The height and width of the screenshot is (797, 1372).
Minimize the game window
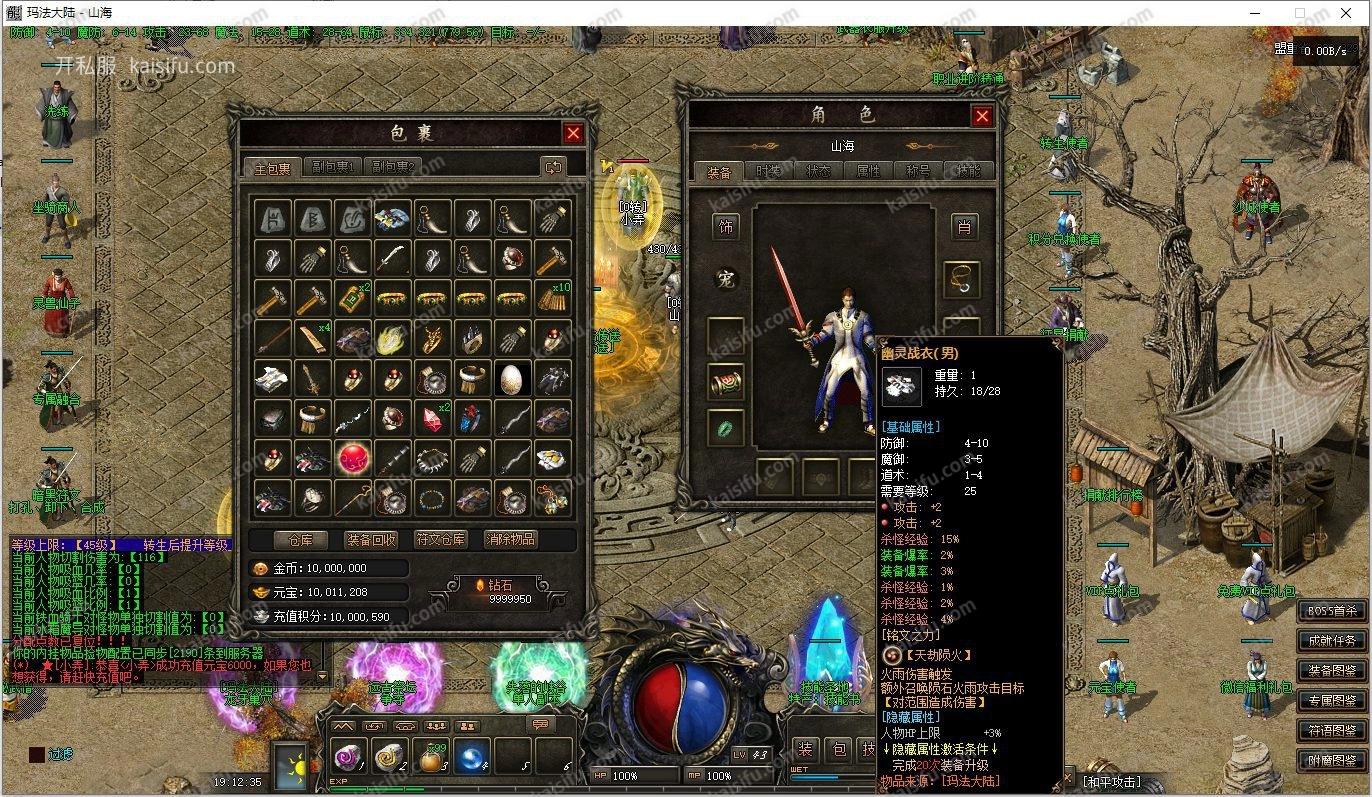pos(1257,13)
